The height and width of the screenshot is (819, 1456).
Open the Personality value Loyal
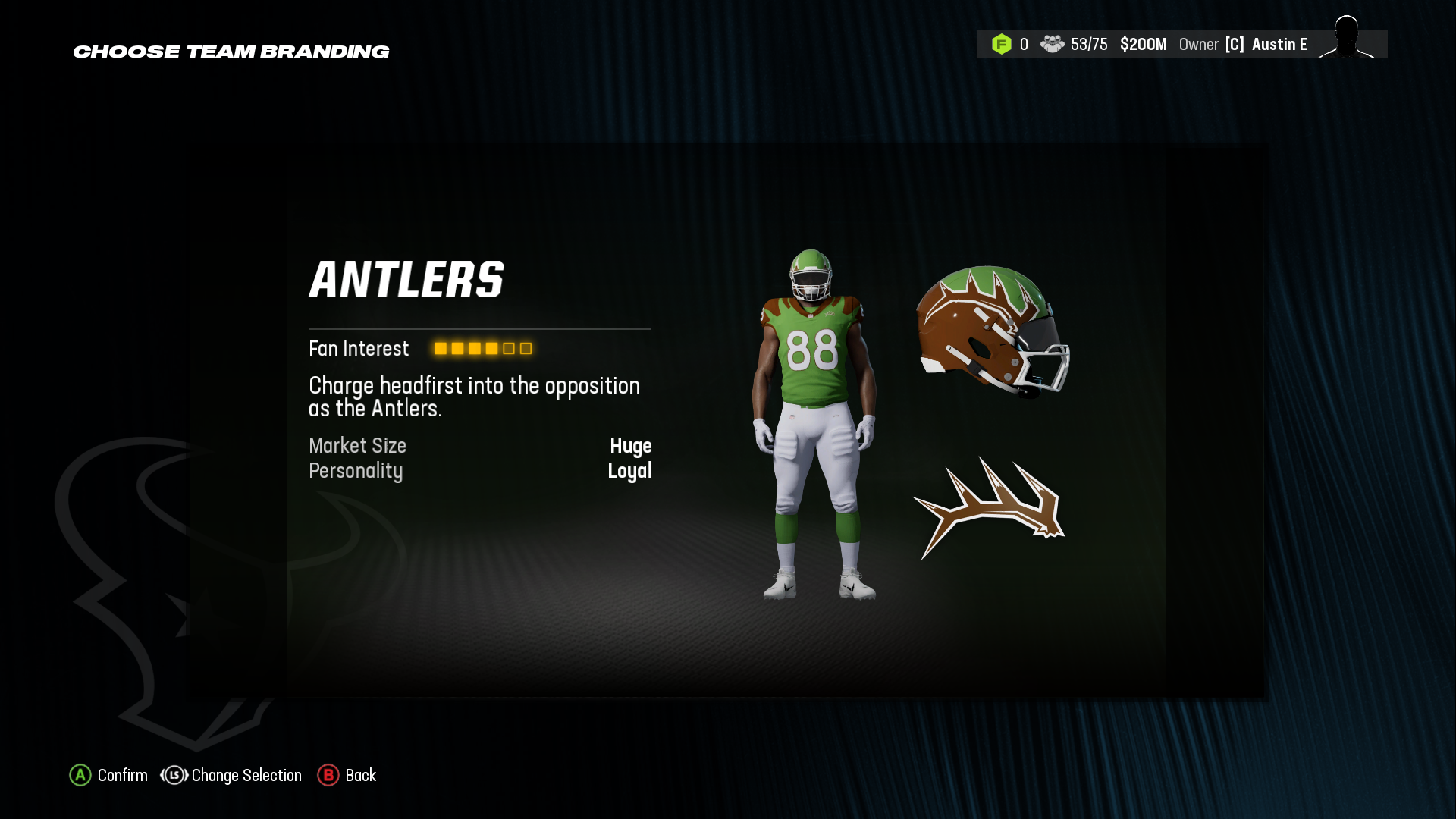631,471
